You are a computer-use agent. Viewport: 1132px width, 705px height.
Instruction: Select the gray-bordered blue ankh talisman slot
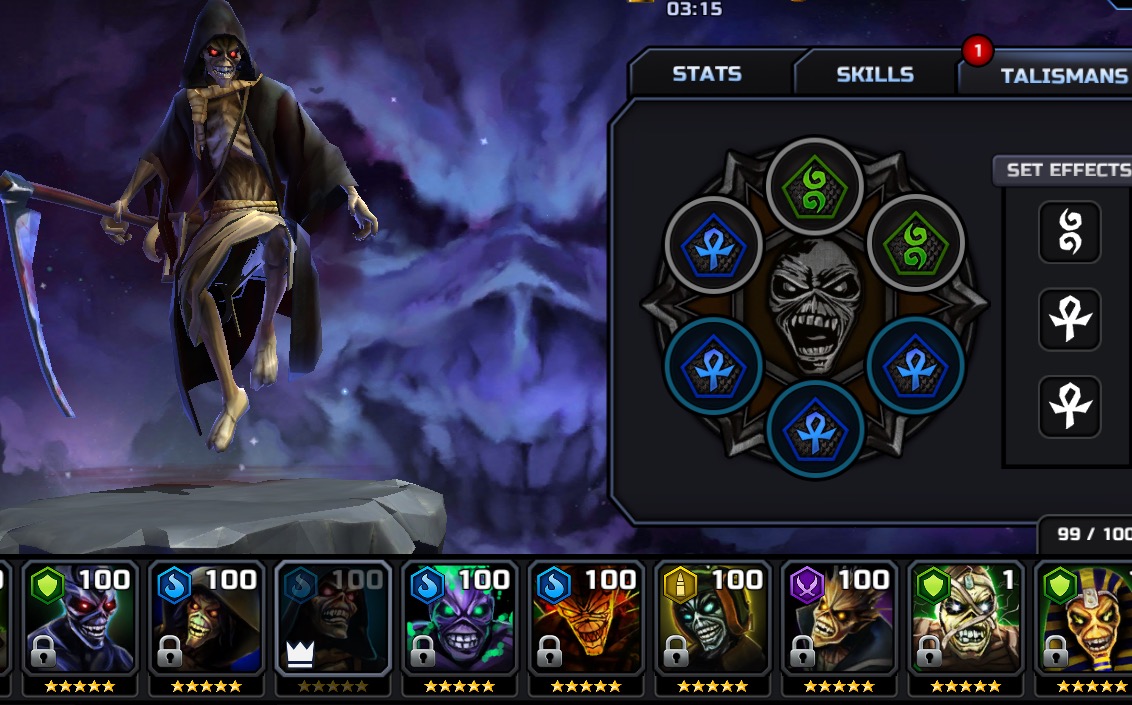[714, 246]
